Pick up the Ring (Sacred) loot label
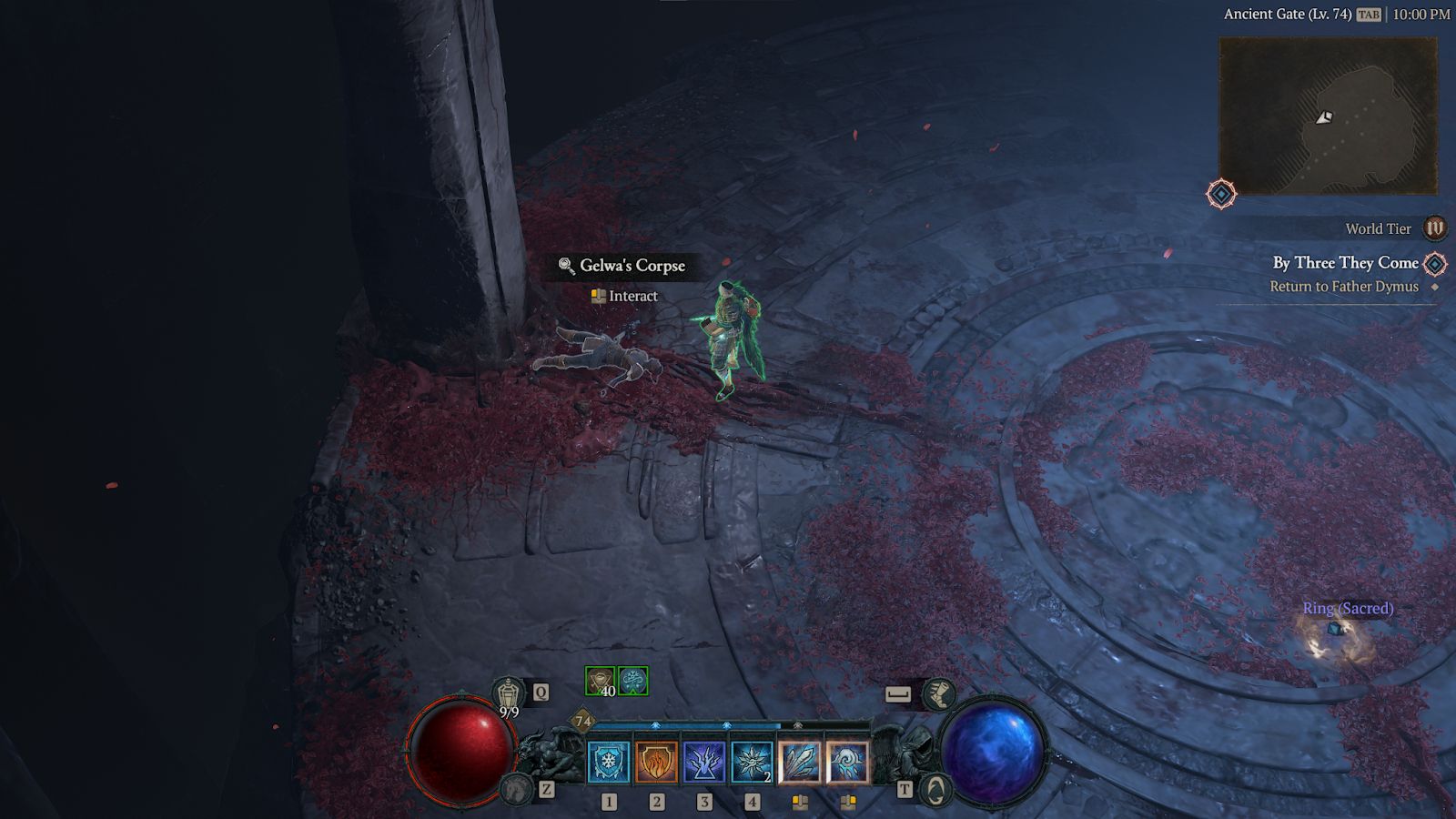 click(1348, 608)
